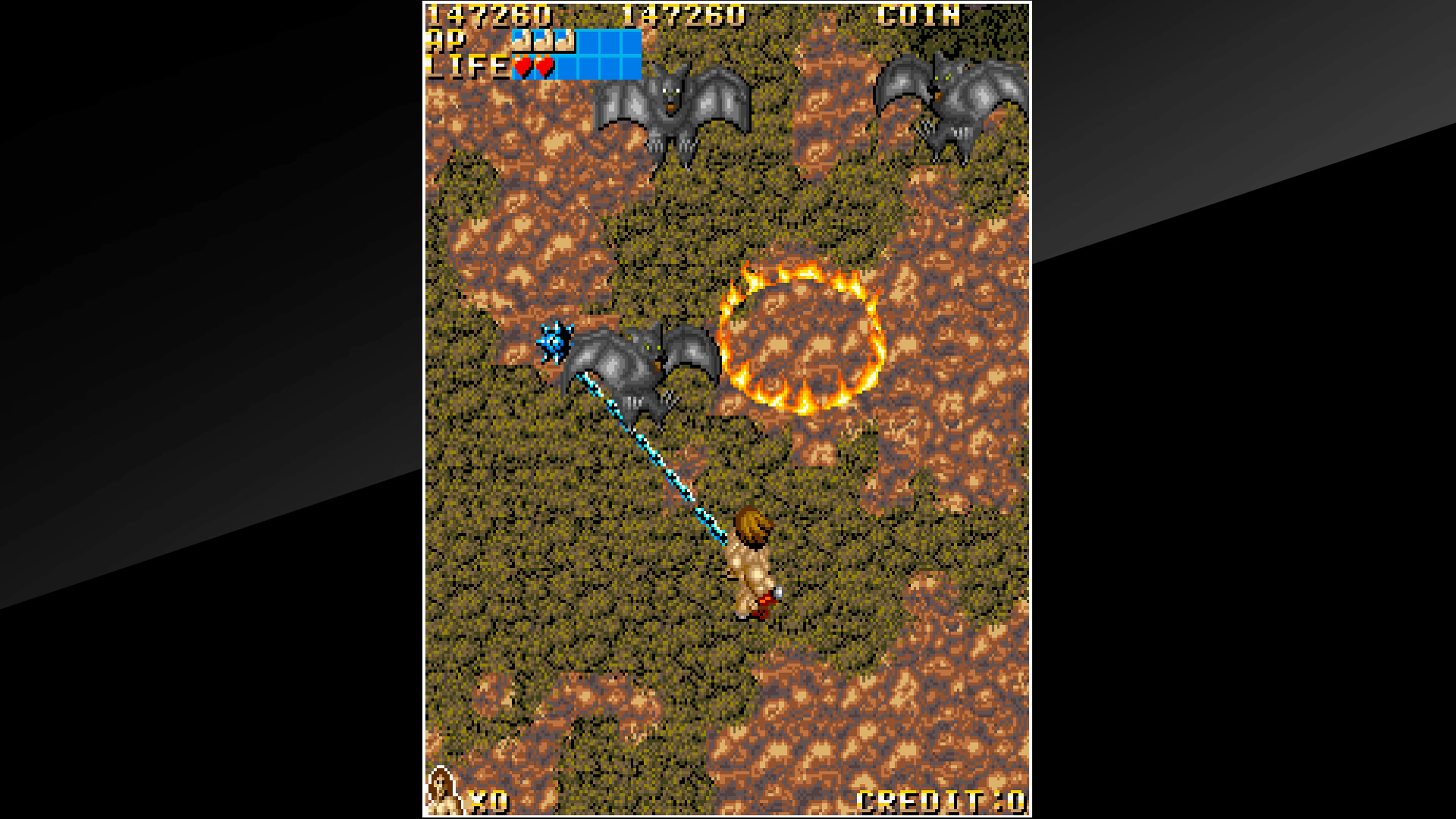The height and width of the screenshot is (819, 1456).
Task: Click the third AP pip marker
Action: coord(565,41)
